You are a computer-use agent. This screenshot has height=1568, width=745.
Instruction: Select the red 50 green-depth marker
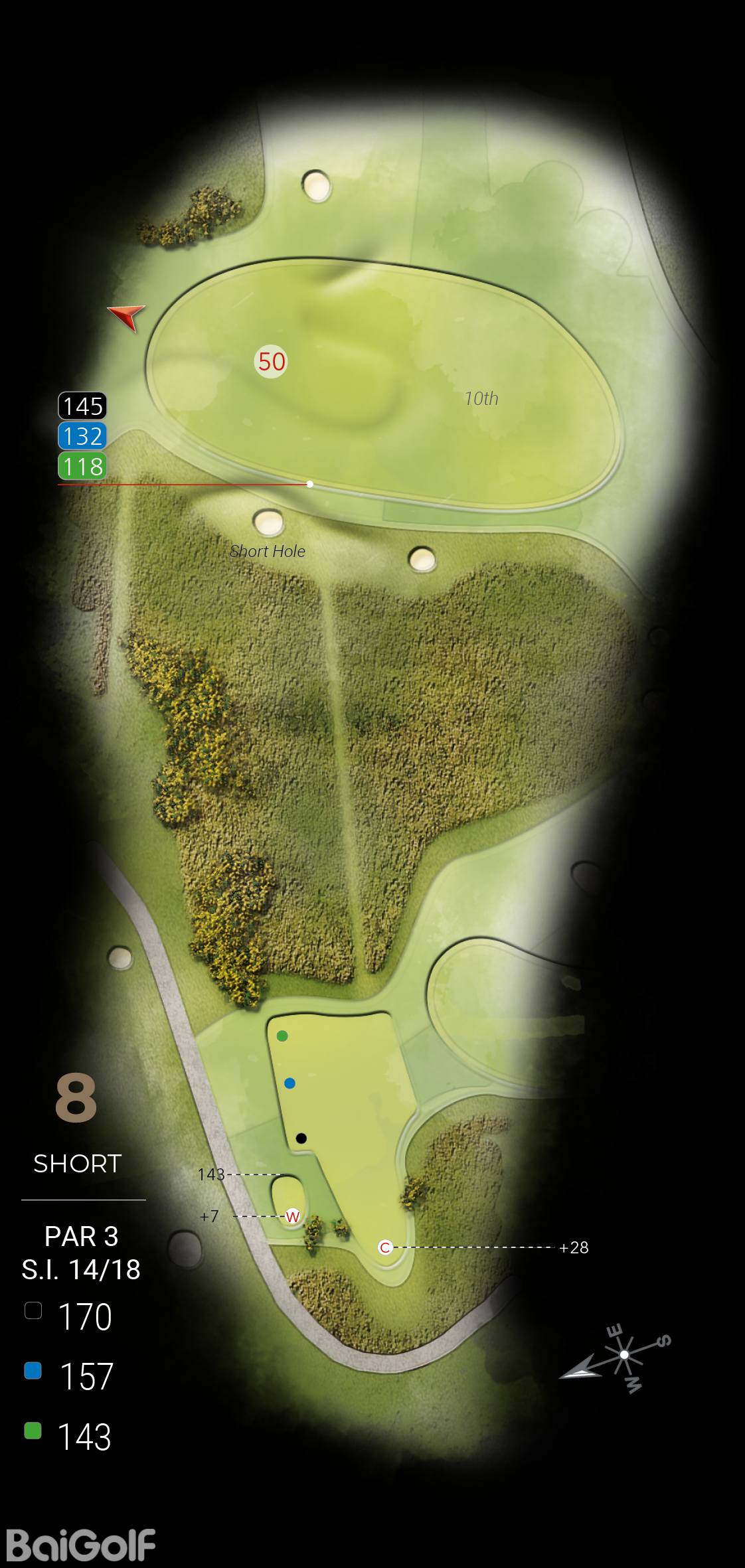tap(271, 362)
